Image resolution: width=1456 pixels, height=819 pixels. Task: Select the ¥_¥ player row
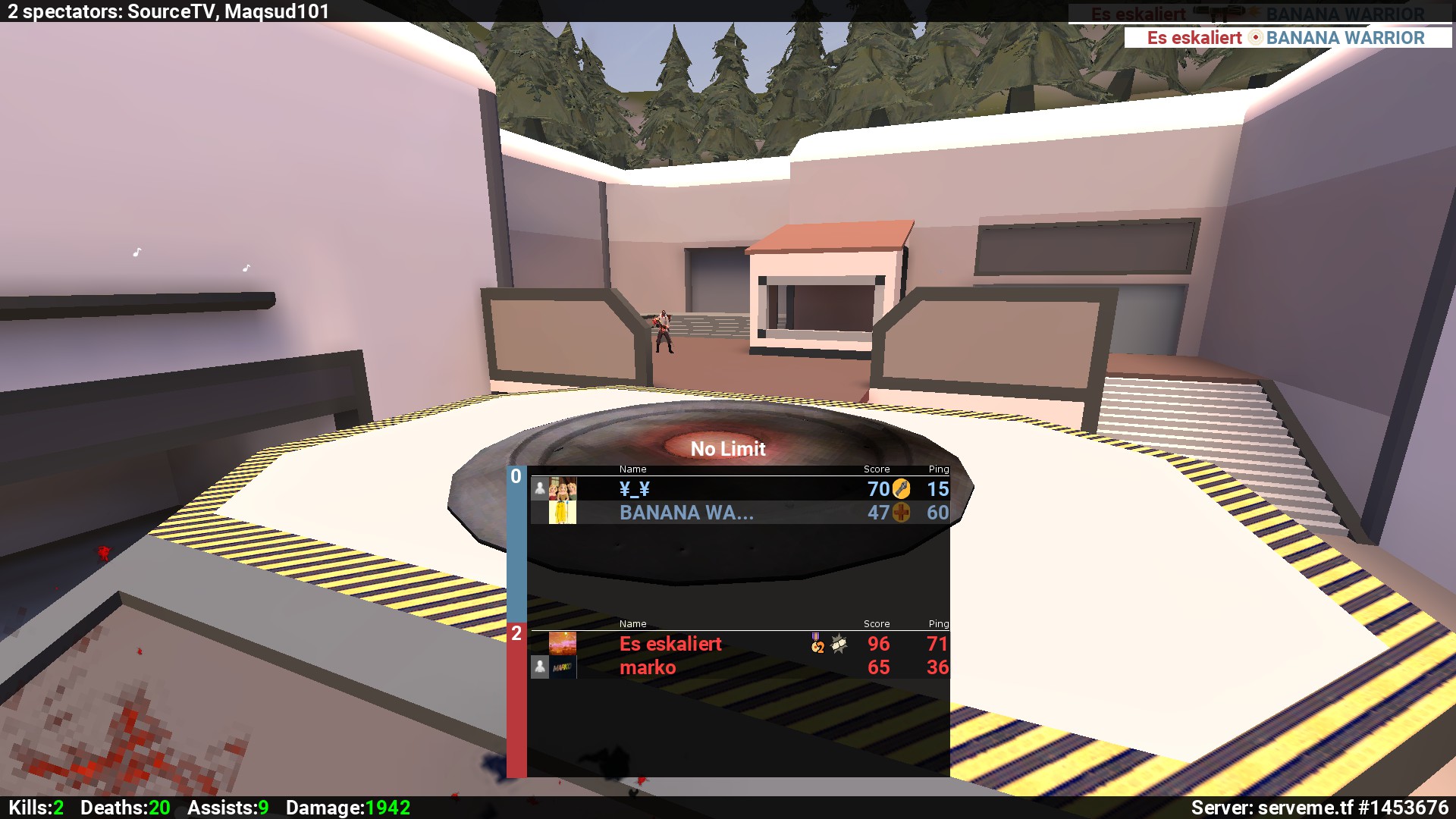click(x=739, y=489)
